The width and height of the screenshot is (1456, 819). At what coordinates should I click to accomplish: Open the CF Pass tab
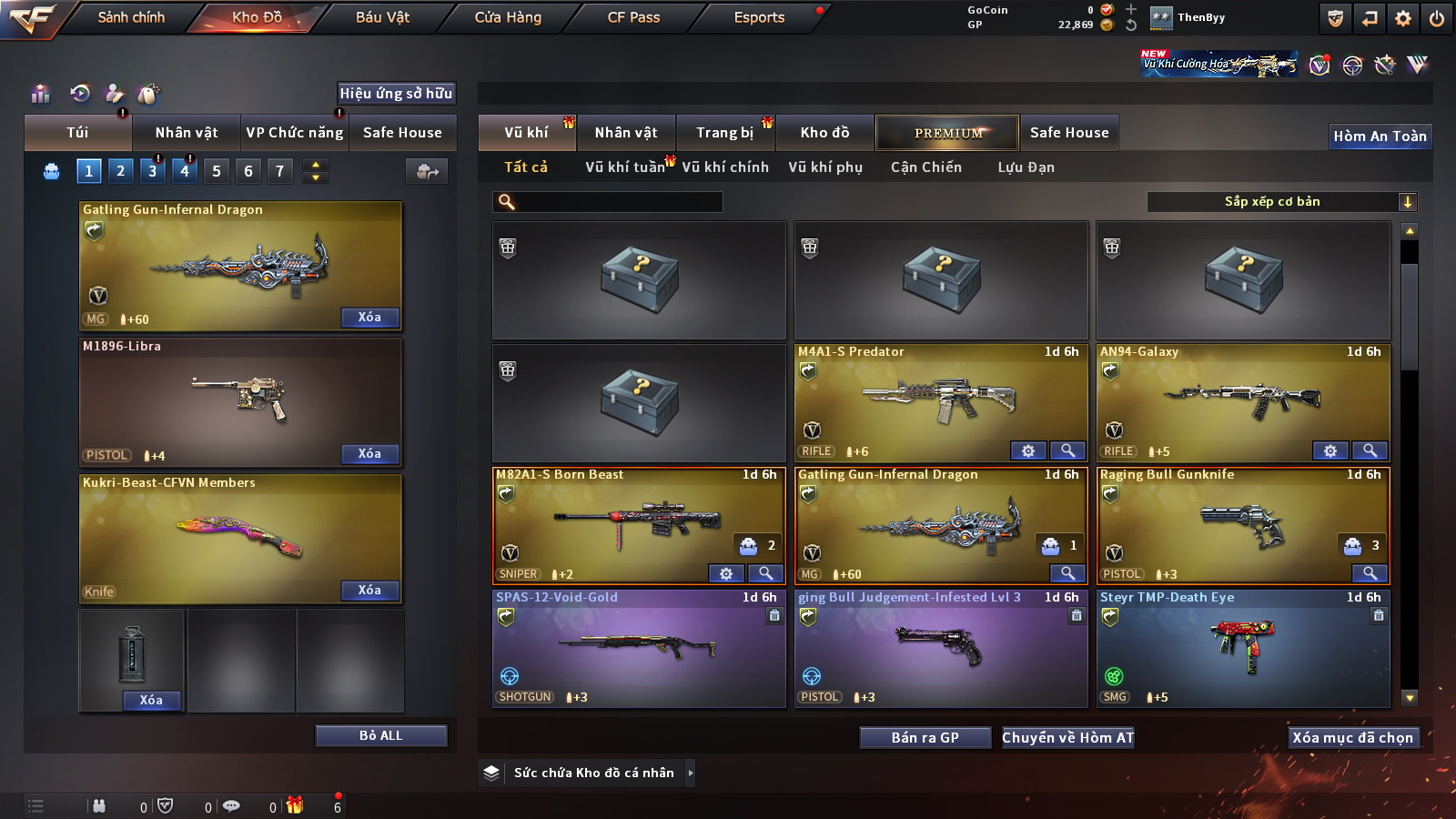[633, 17]
